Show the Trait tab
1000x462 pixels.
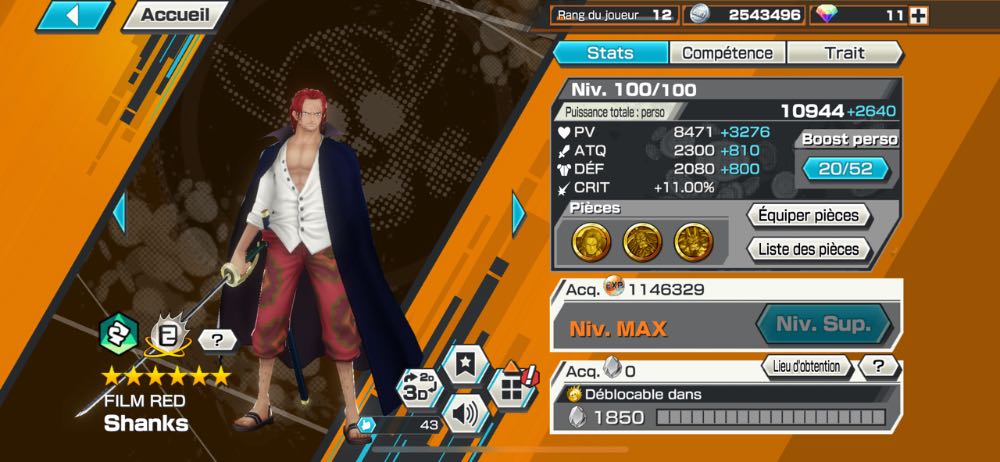(x=844, y=53)
